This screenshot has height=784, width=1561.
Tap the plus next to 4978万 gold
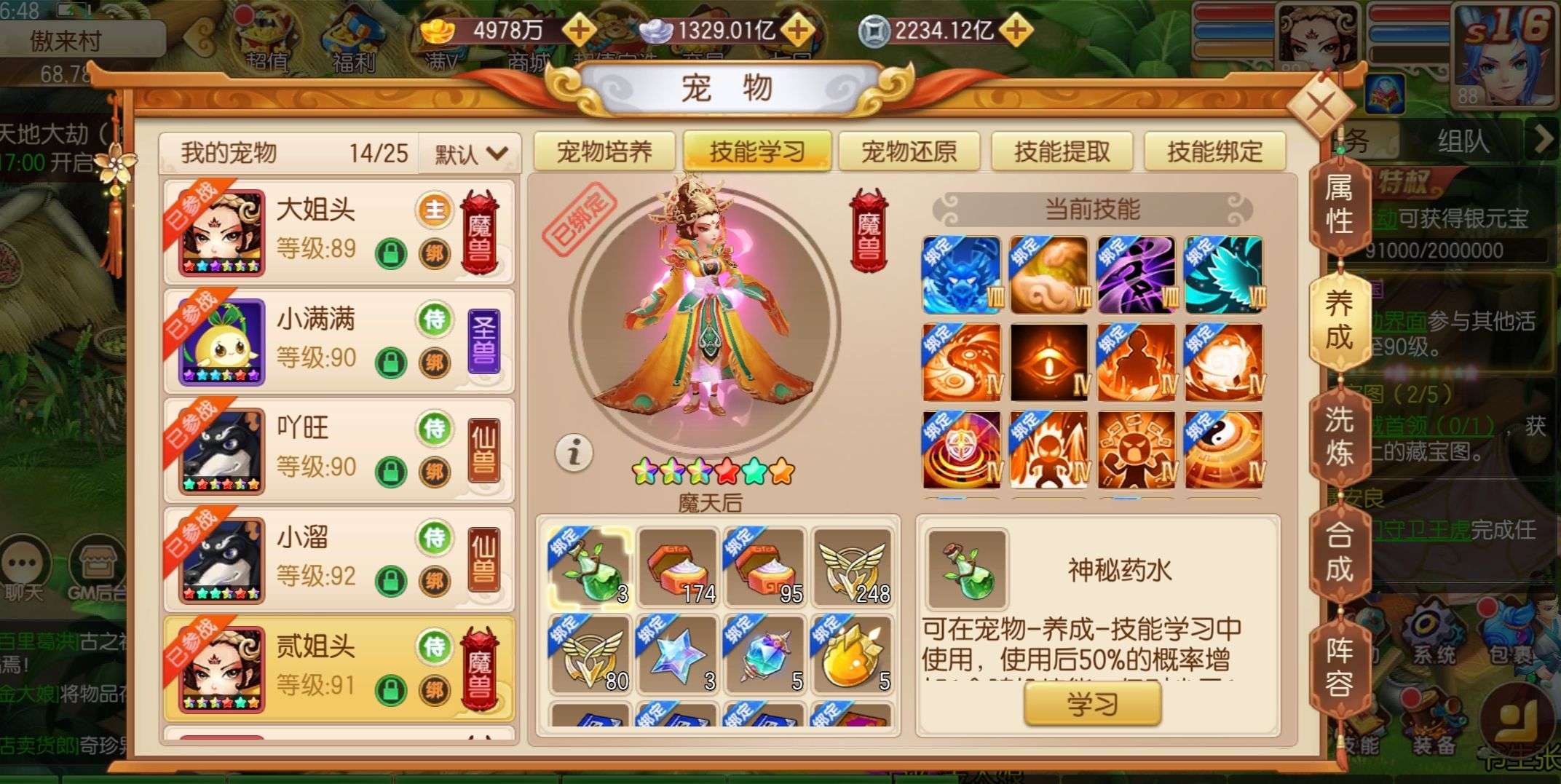577,31
